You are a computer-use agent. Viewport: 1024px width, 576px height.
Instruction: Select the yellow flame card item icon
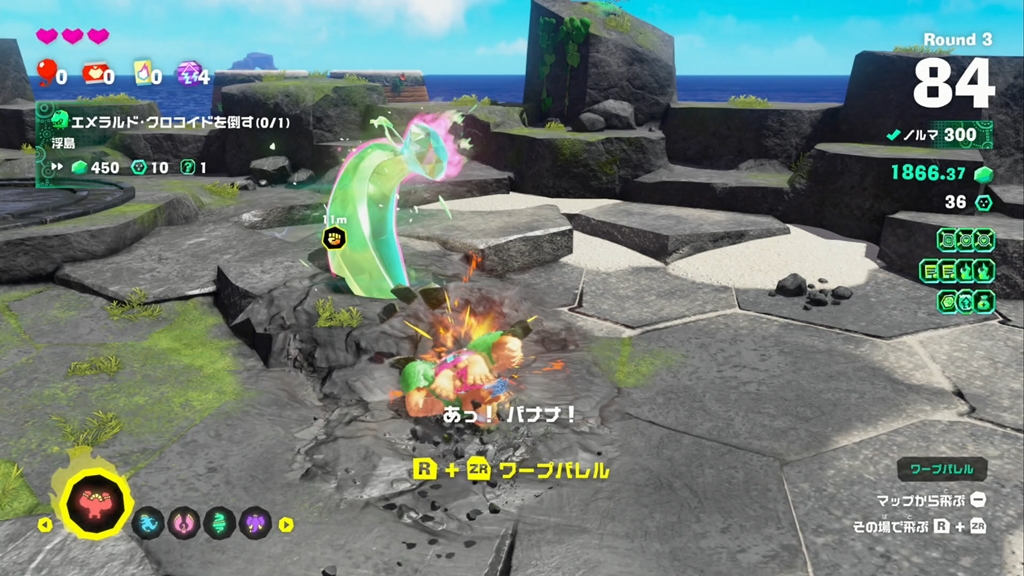[141, 72]
